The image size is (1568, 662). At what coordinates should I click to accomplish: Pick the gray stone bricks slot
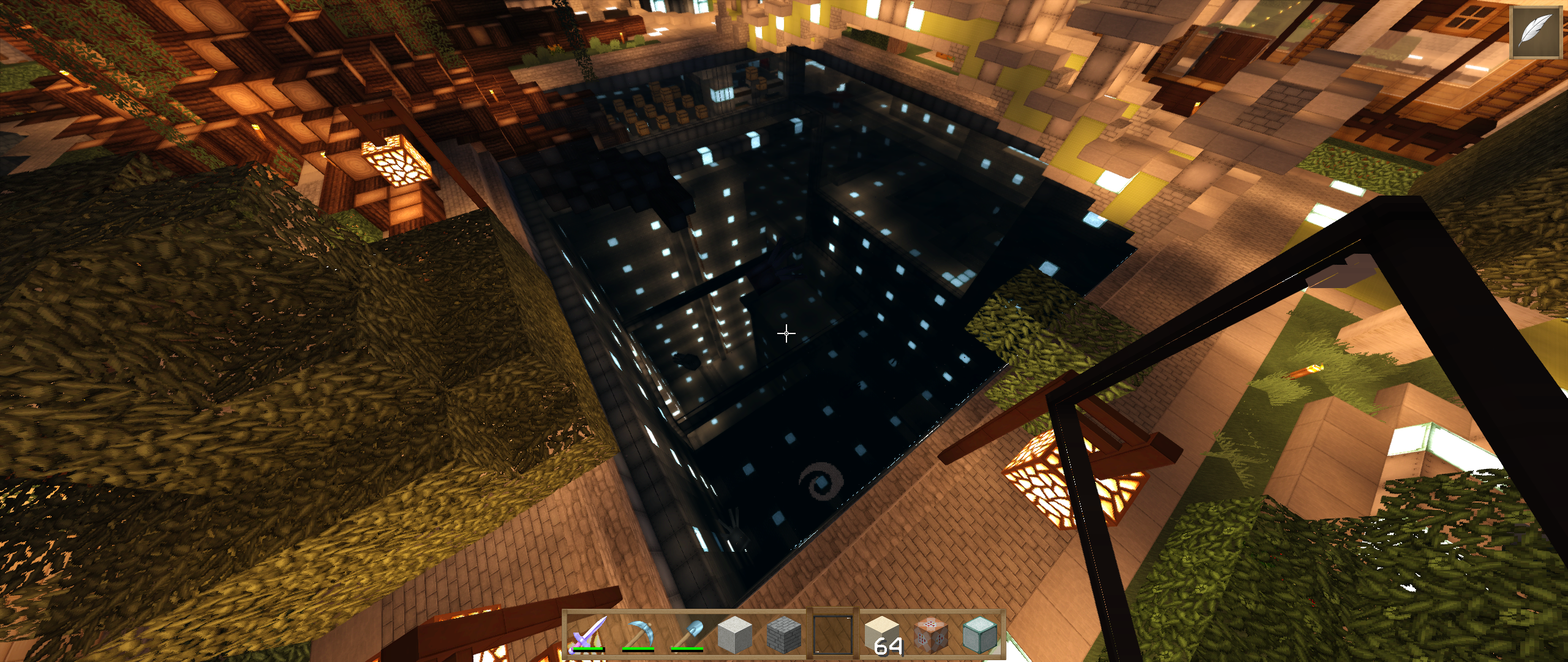coord(784,634)
